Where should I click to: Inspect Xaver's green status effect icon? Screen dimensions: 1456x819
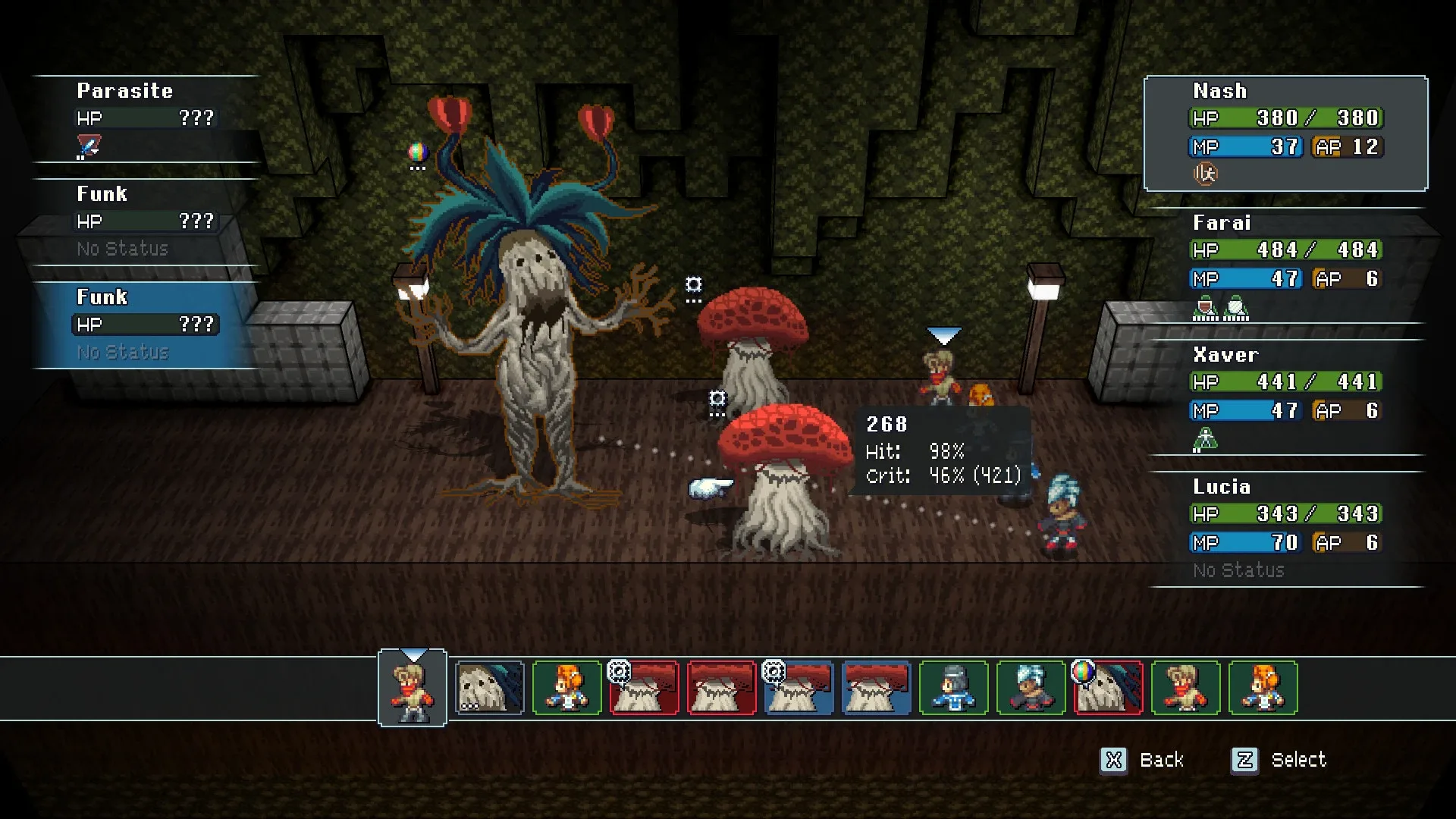(1205, 439)
